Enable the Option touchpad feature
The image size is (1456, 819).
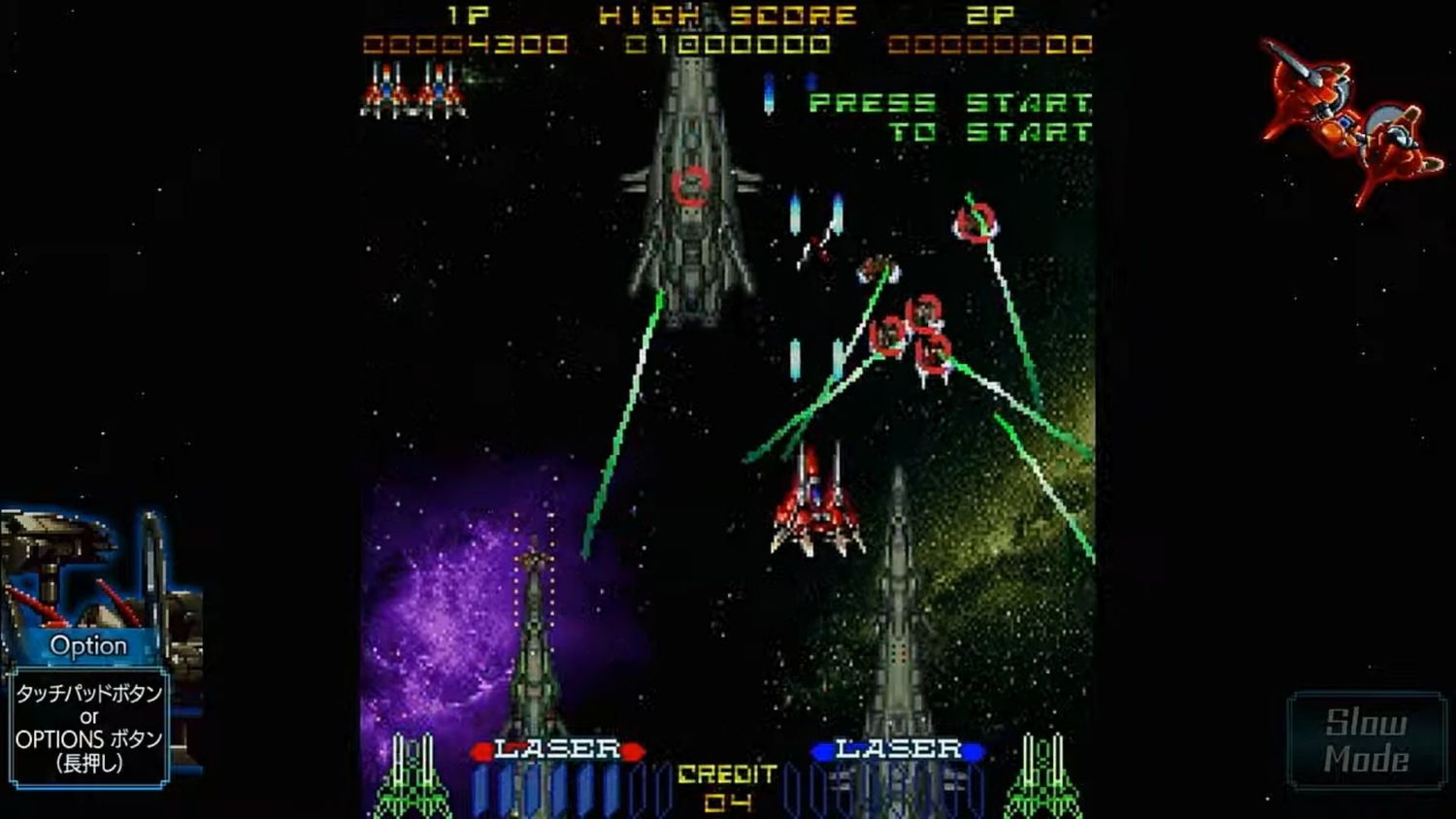click(x=89, y=644)
